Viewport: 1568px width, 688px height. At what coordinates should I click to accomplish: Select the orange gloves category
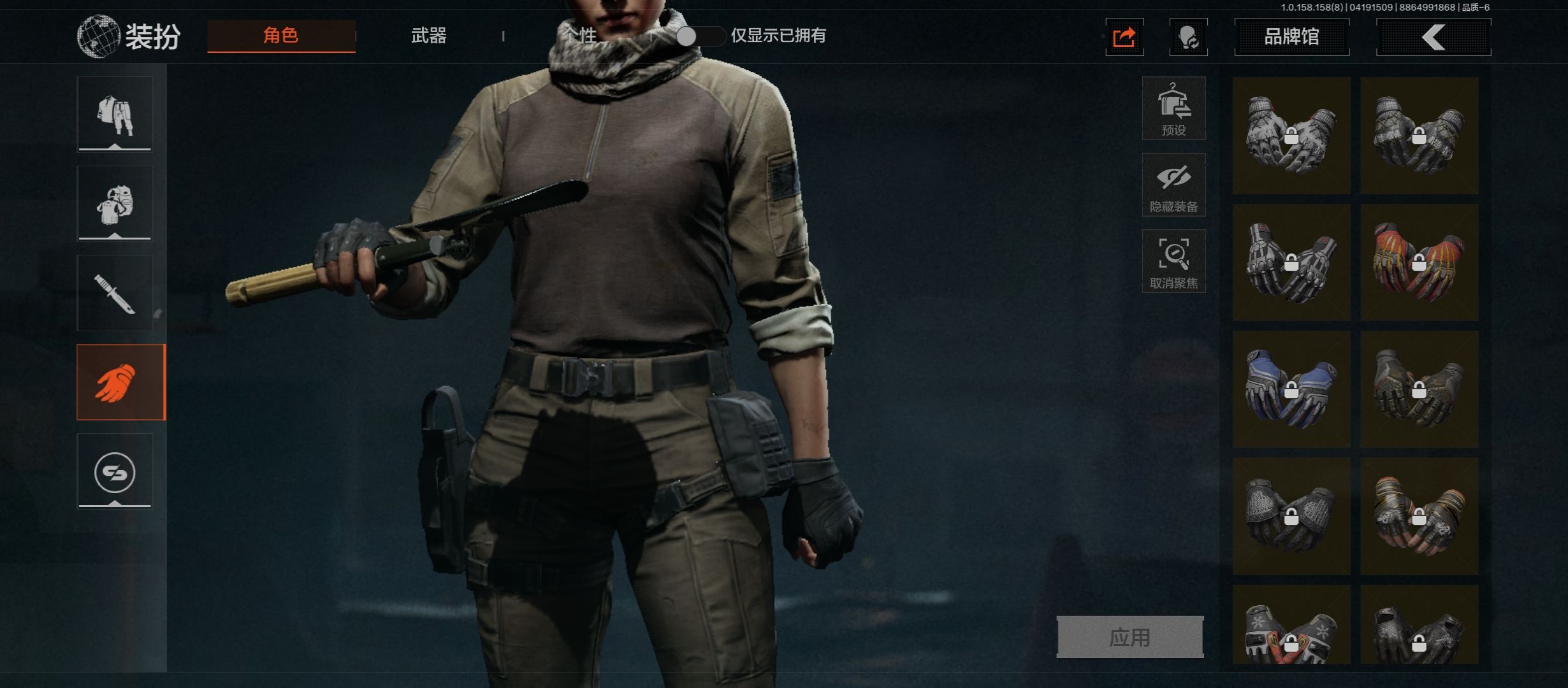pos(120,382)
